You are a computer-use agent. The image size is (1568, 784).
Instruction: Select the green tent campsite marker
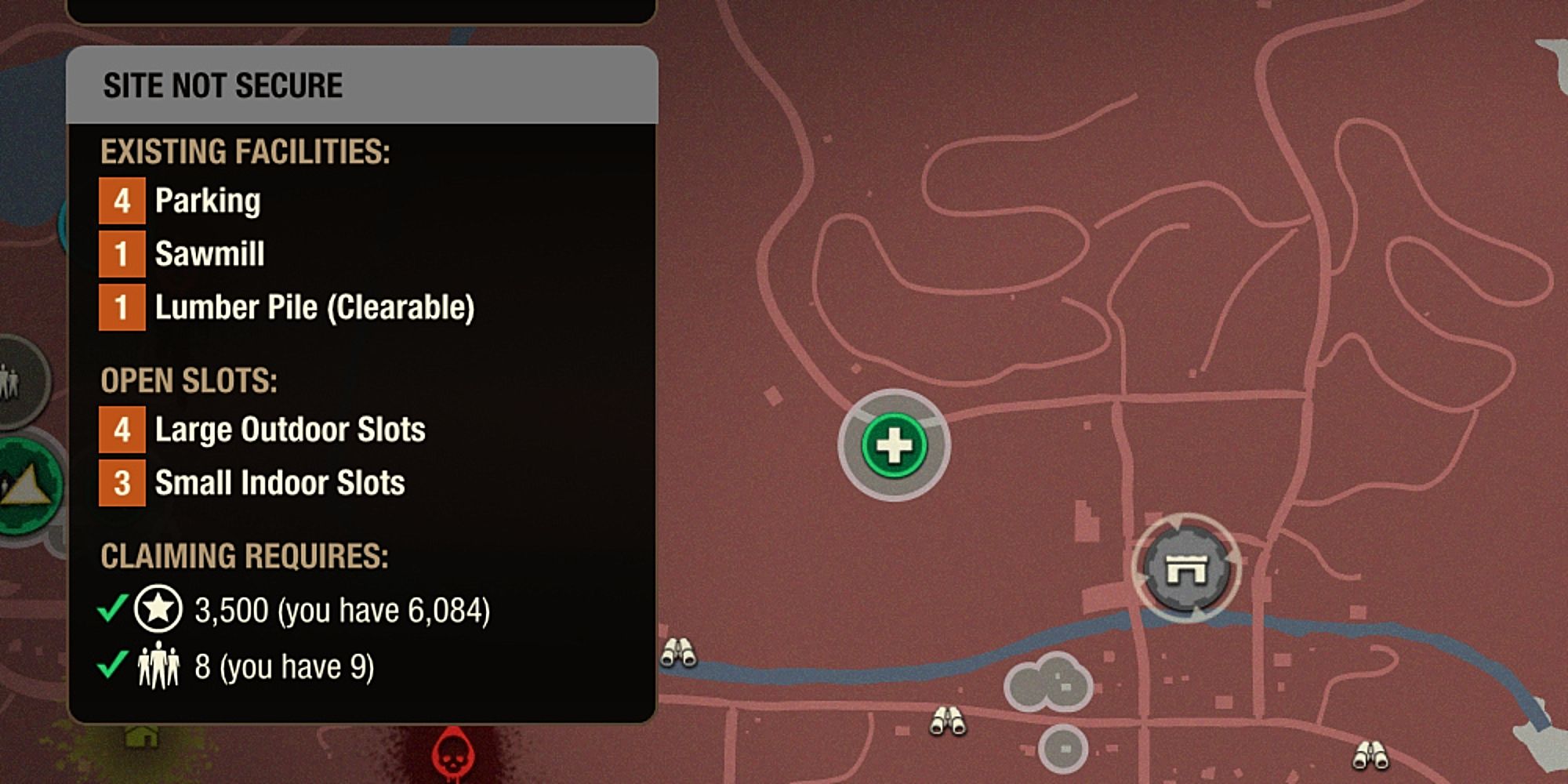pyautogui.click(x=28, y=486)
